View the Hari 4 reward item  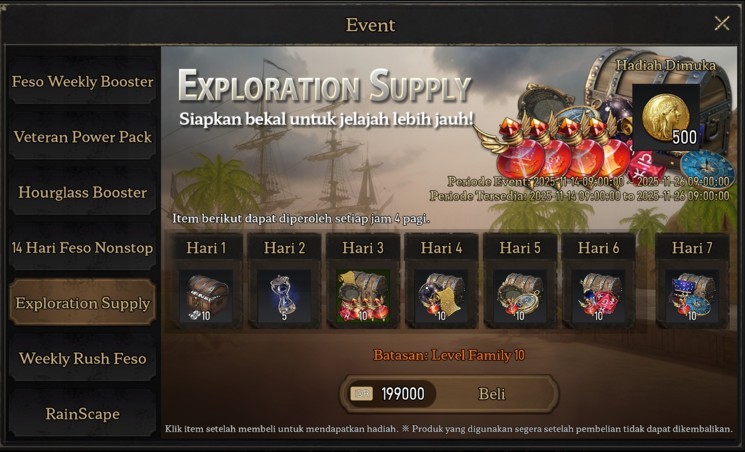(x=441, y=297)
